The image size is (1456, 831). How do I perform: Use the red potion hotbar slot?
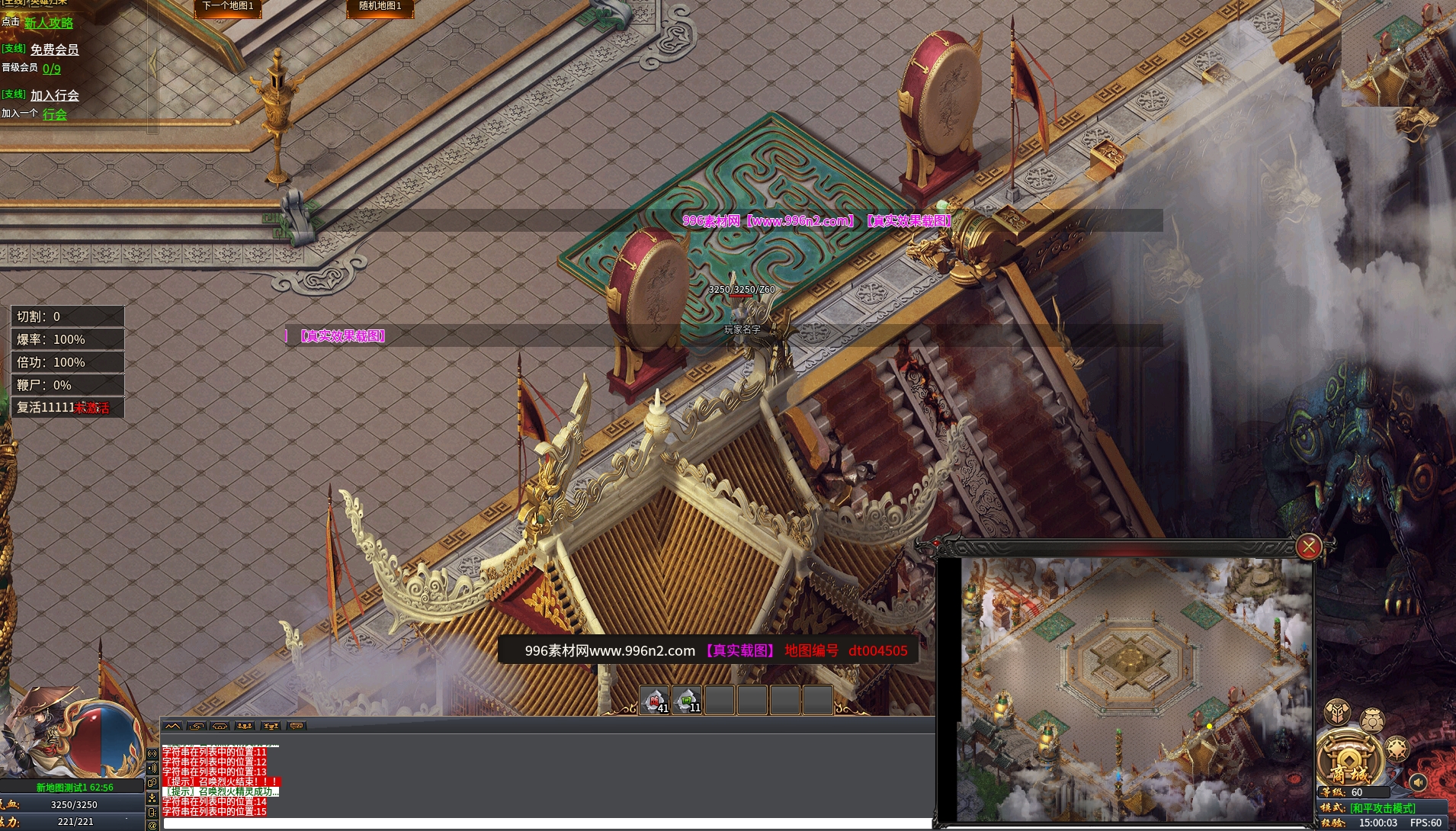coord(655,700)
